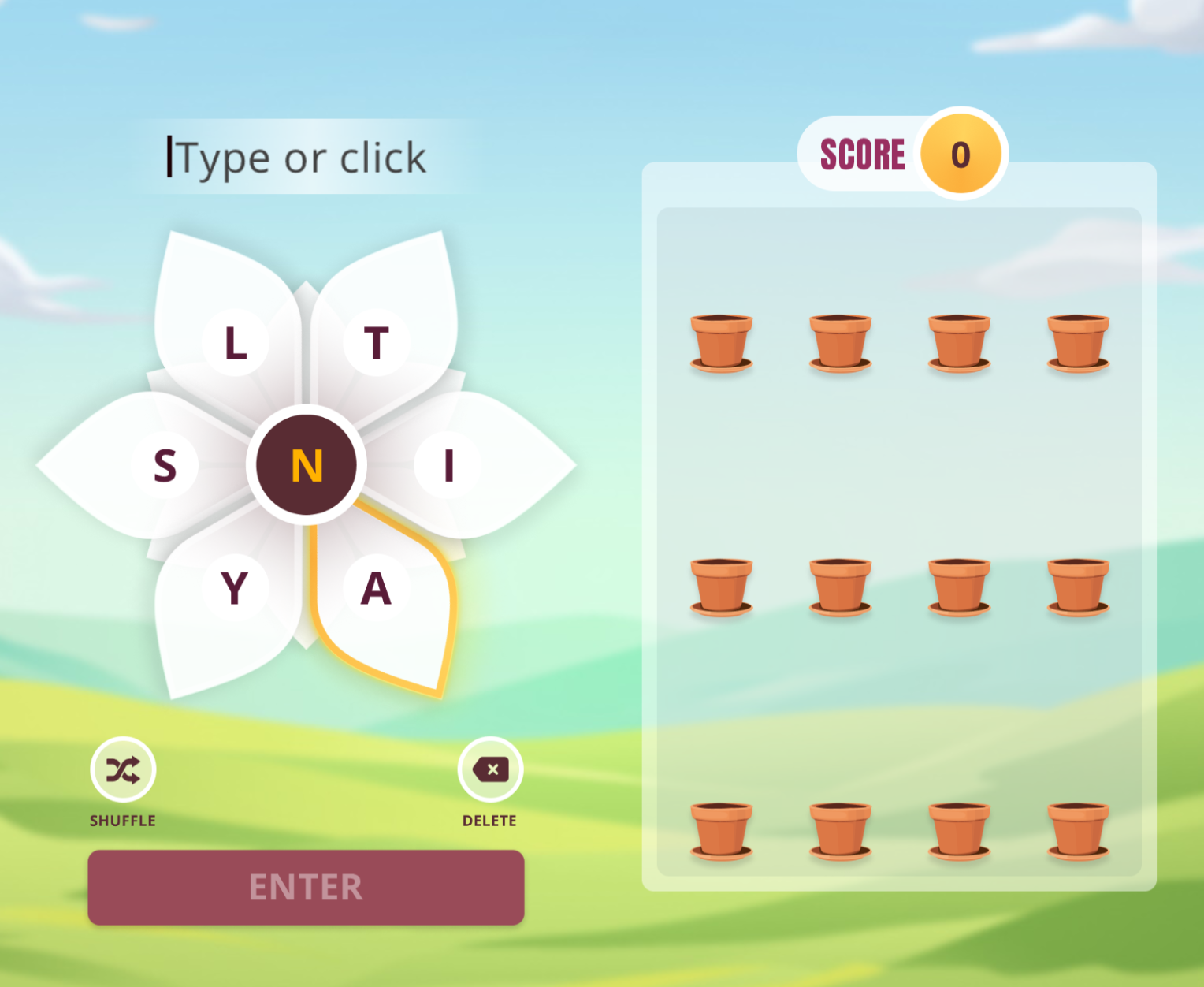Viewport: 1204px width, 987px height.
Task: Select the letter A petal
Action: (377, 587)
